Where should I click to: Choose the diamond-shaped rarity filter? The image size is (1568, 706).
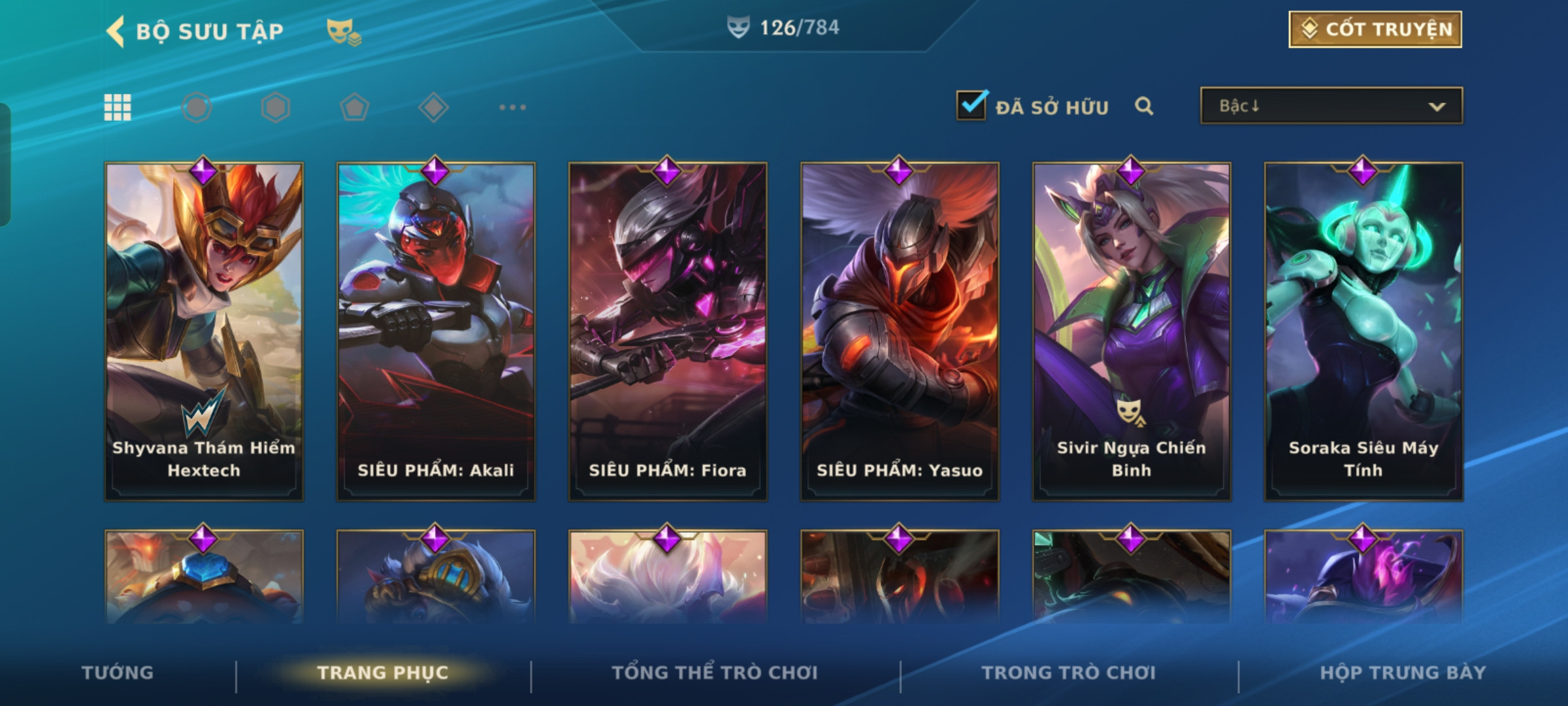coord(433,107)
